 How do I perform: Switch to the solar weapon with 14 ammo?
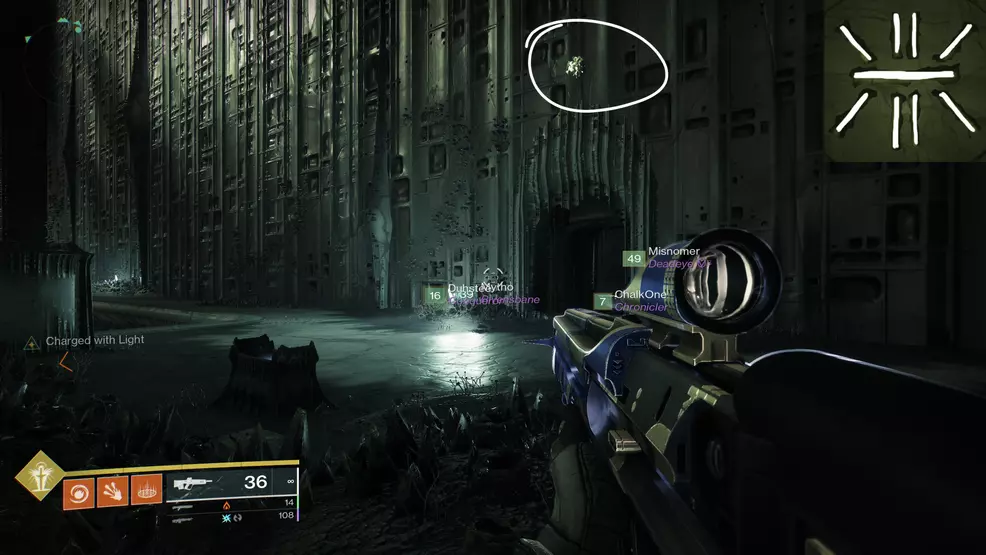pyautogui.click(x=183, y=504)
